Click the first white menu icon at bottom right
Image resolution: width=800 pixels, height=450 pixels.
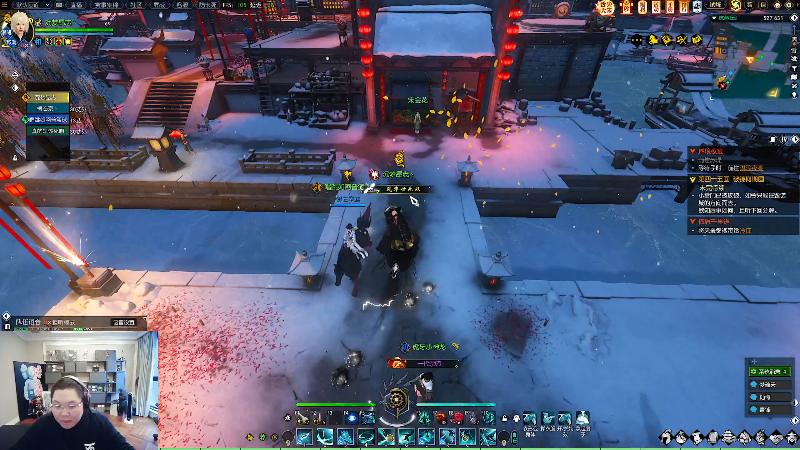click(666, 437)
